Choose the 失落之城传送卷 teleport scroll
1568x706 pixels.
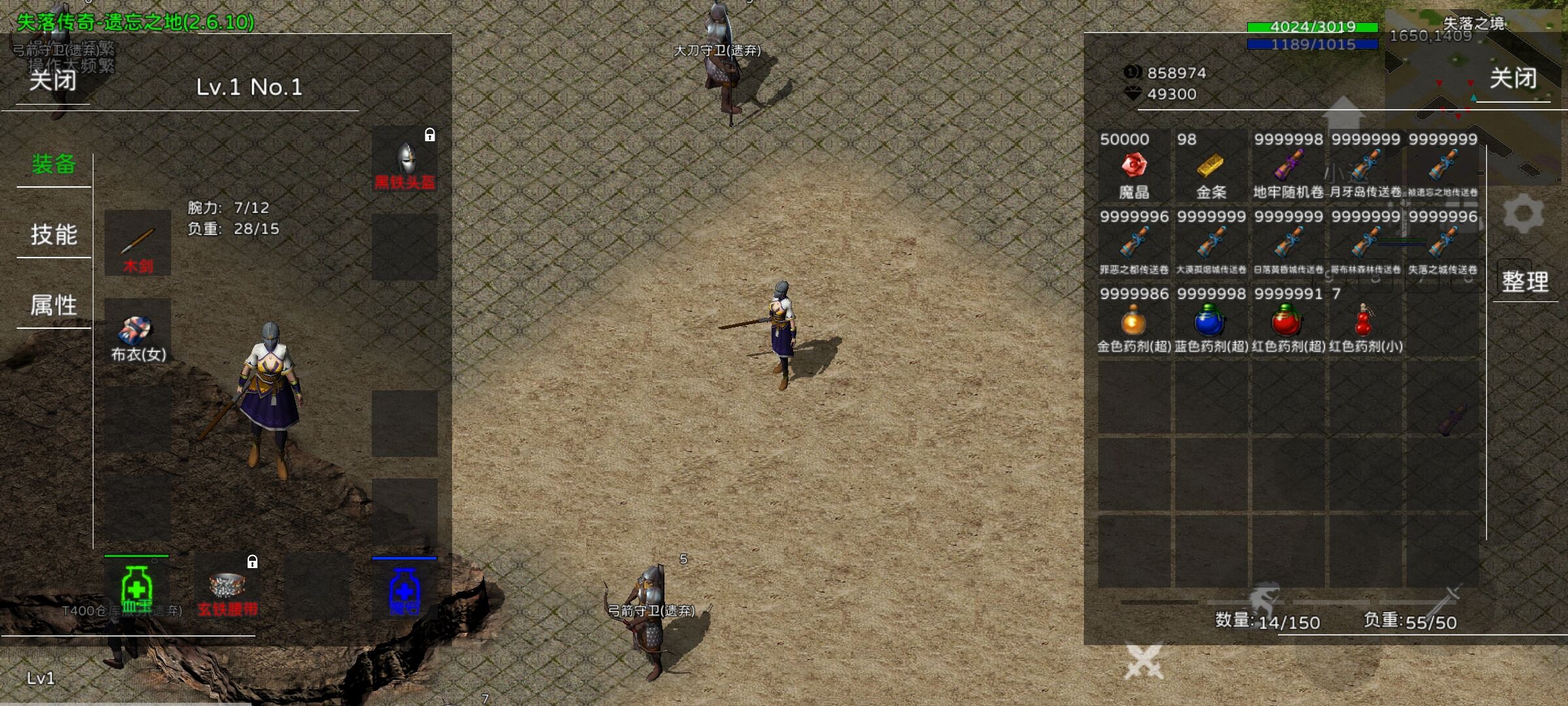pyautogui.click(x=1442, y=244)
